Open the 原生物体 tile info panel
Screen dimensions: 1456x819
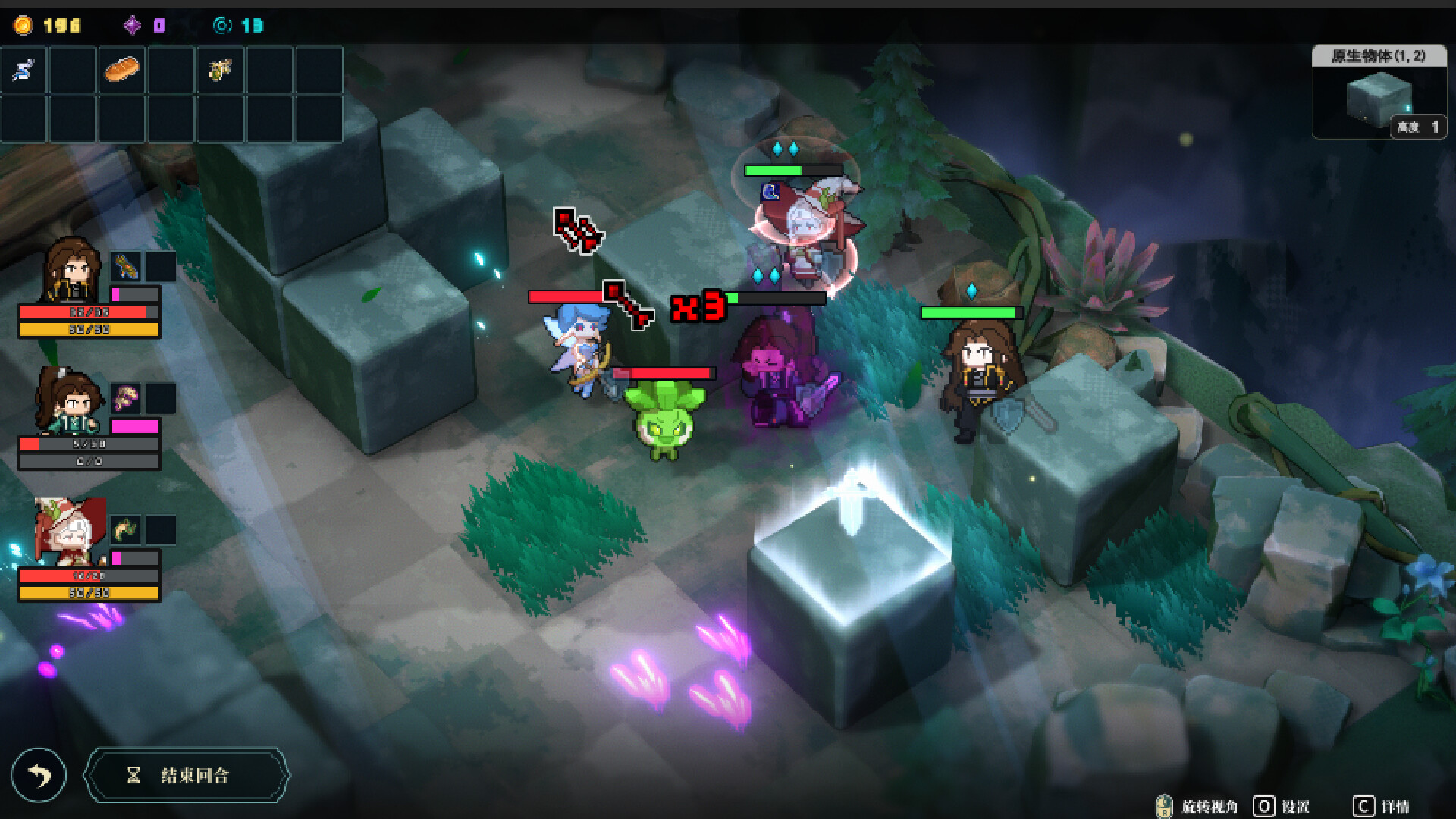[1379, 93]
